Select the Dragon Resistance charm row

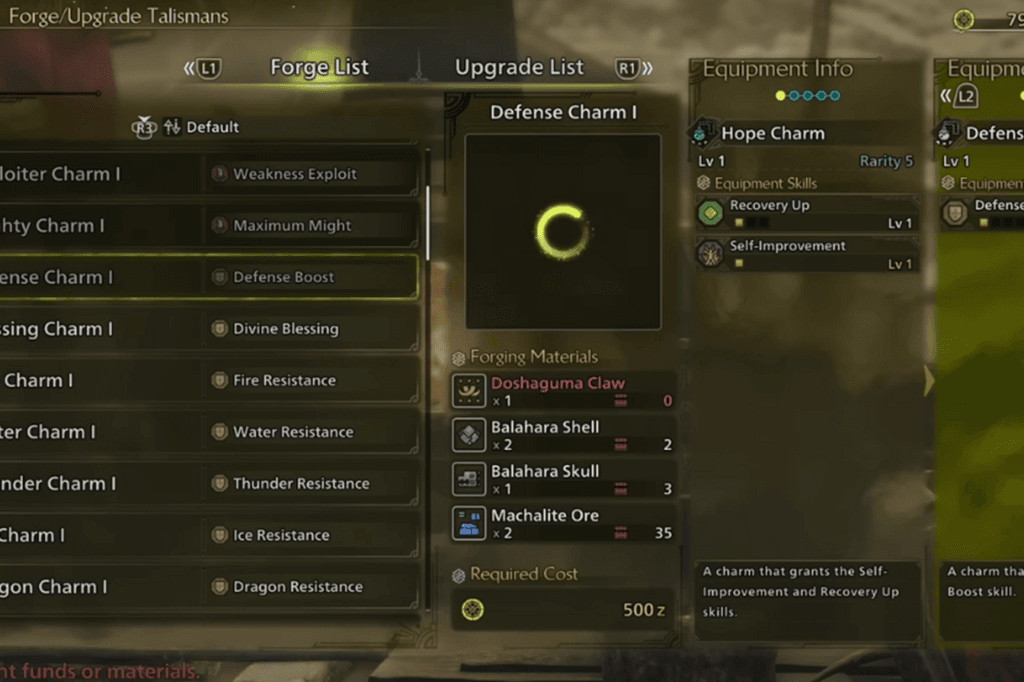(x=208, y=587)
